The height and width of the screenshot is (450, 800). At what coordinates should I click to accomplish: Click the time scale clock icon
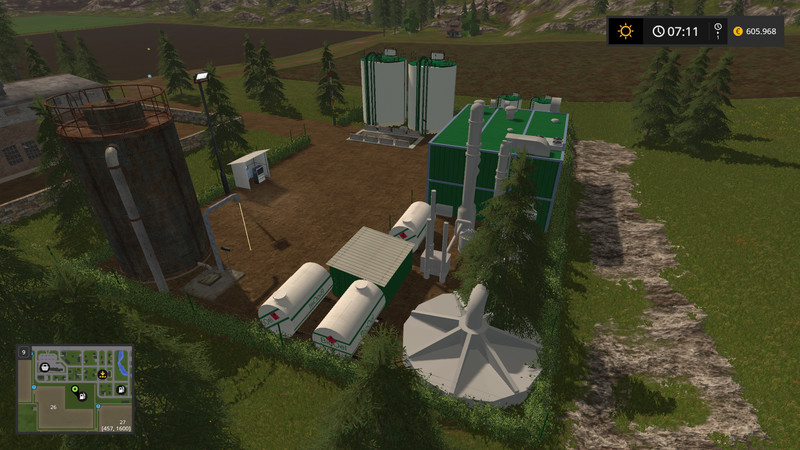pyautogui.click(x=658, y=31)
